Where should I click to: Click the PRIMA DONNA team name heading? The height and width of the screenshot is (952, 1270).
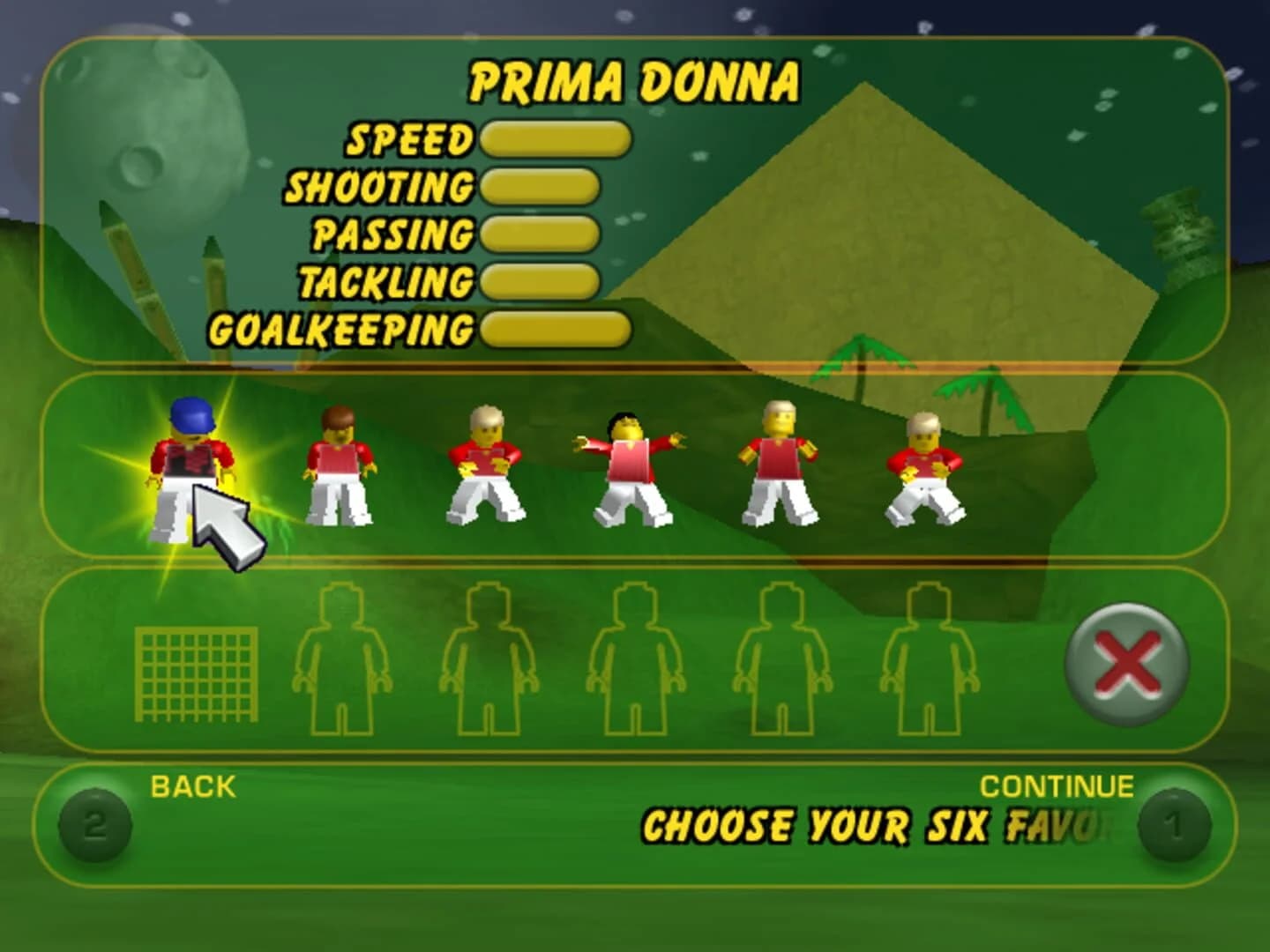pos(635,82)
